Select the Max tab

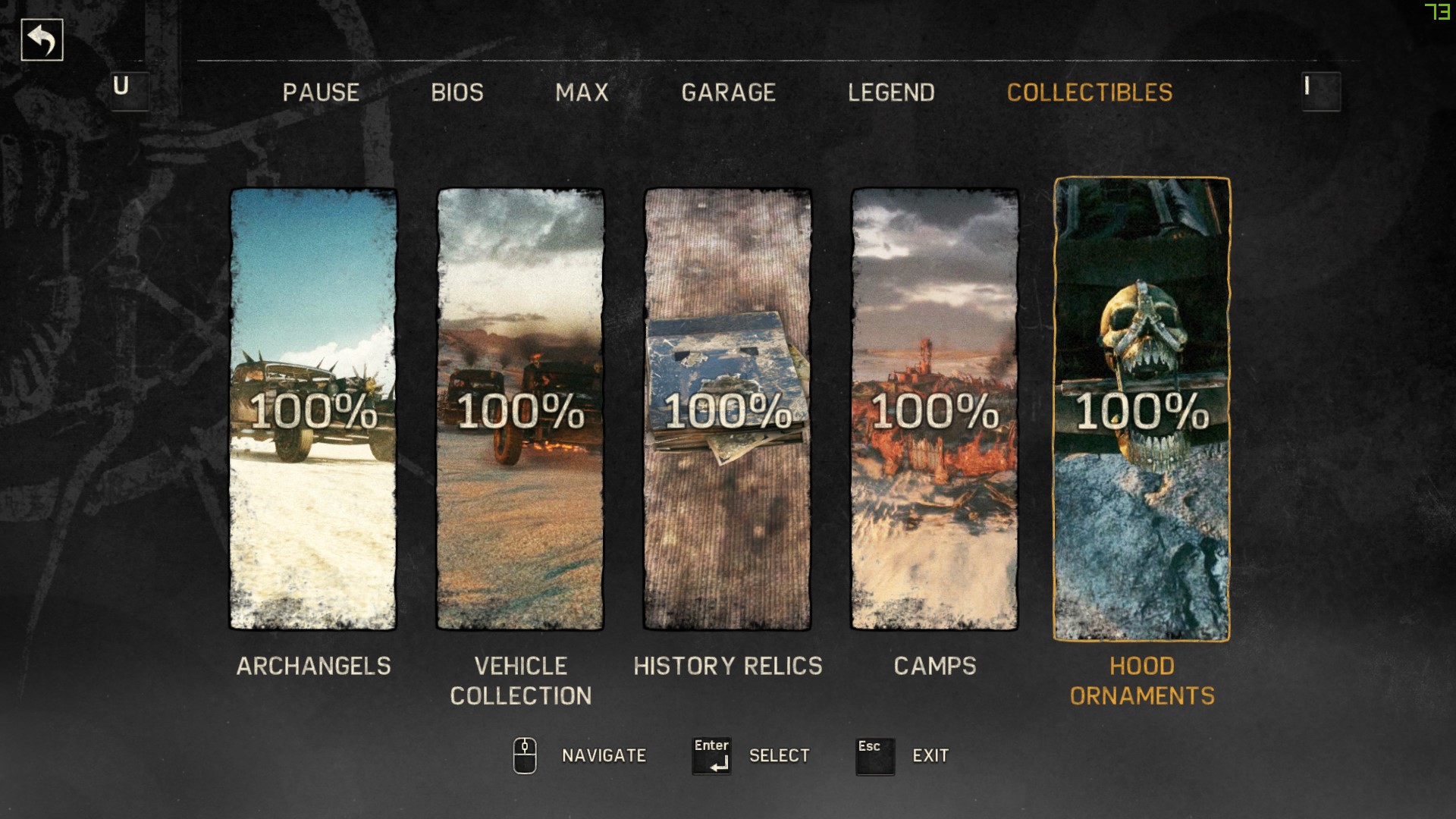tap(582, 93)
